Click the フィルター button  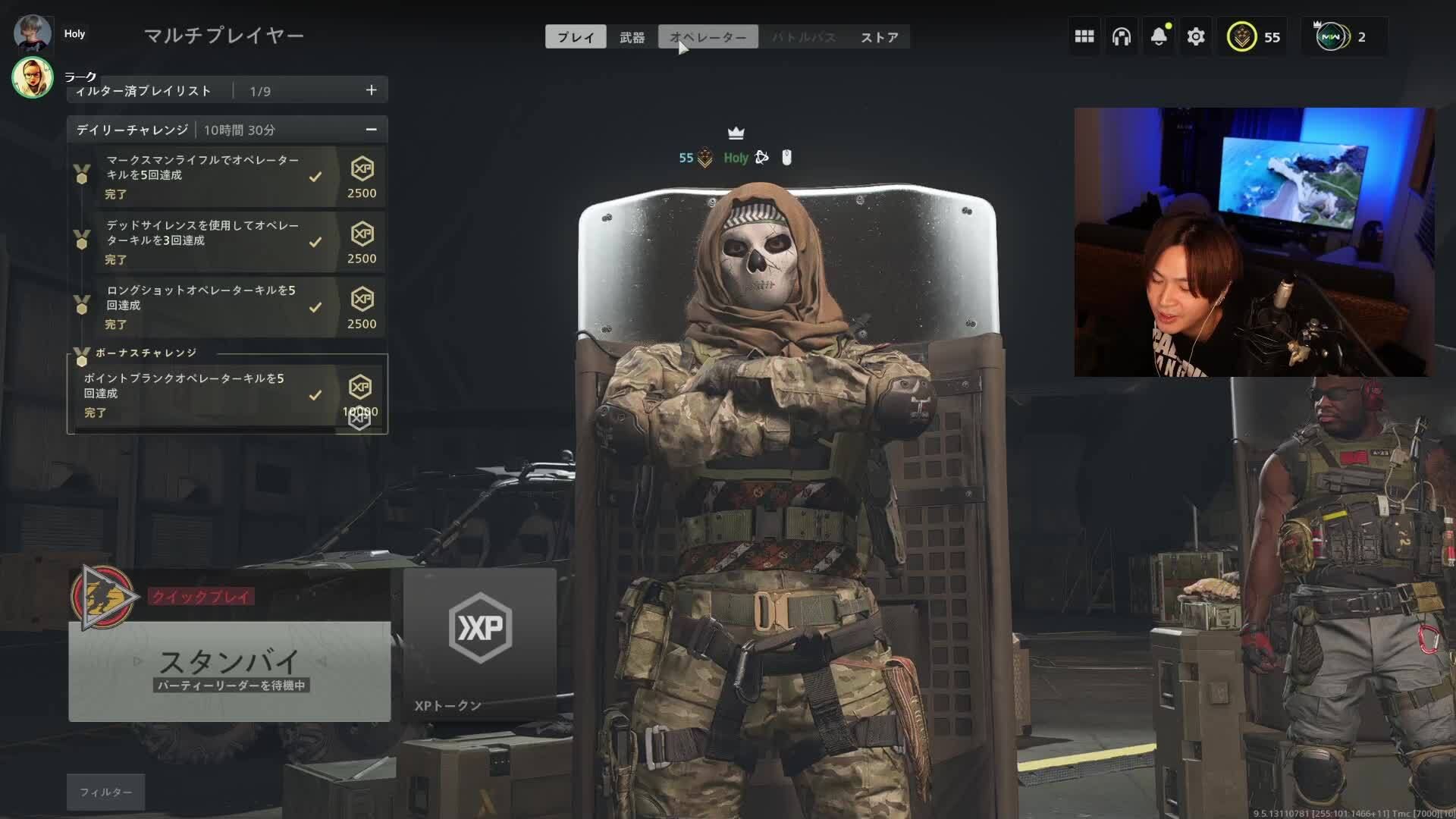point(105,792)
